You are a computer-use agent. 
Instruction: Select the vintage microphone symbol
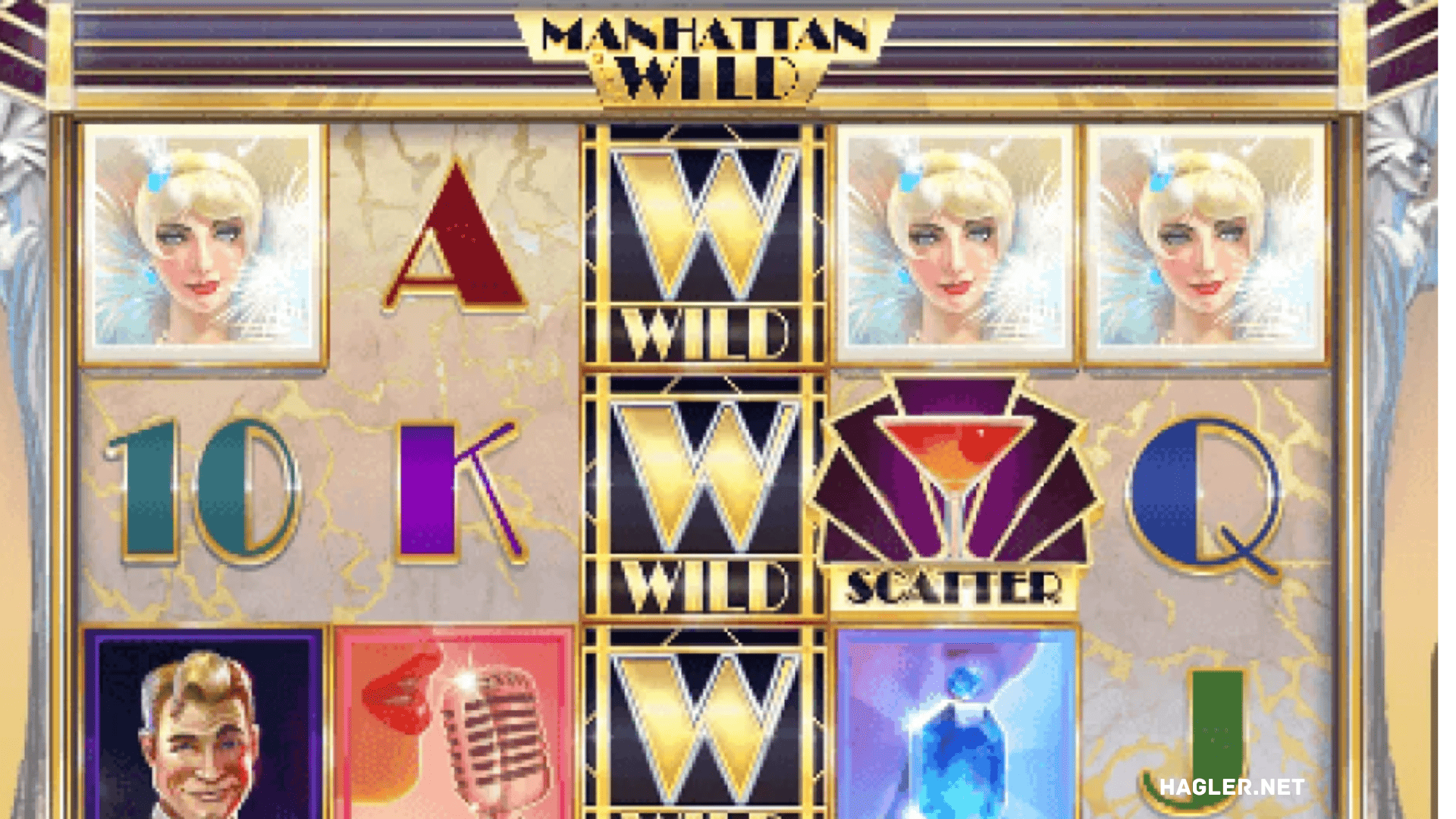(455, 736)
